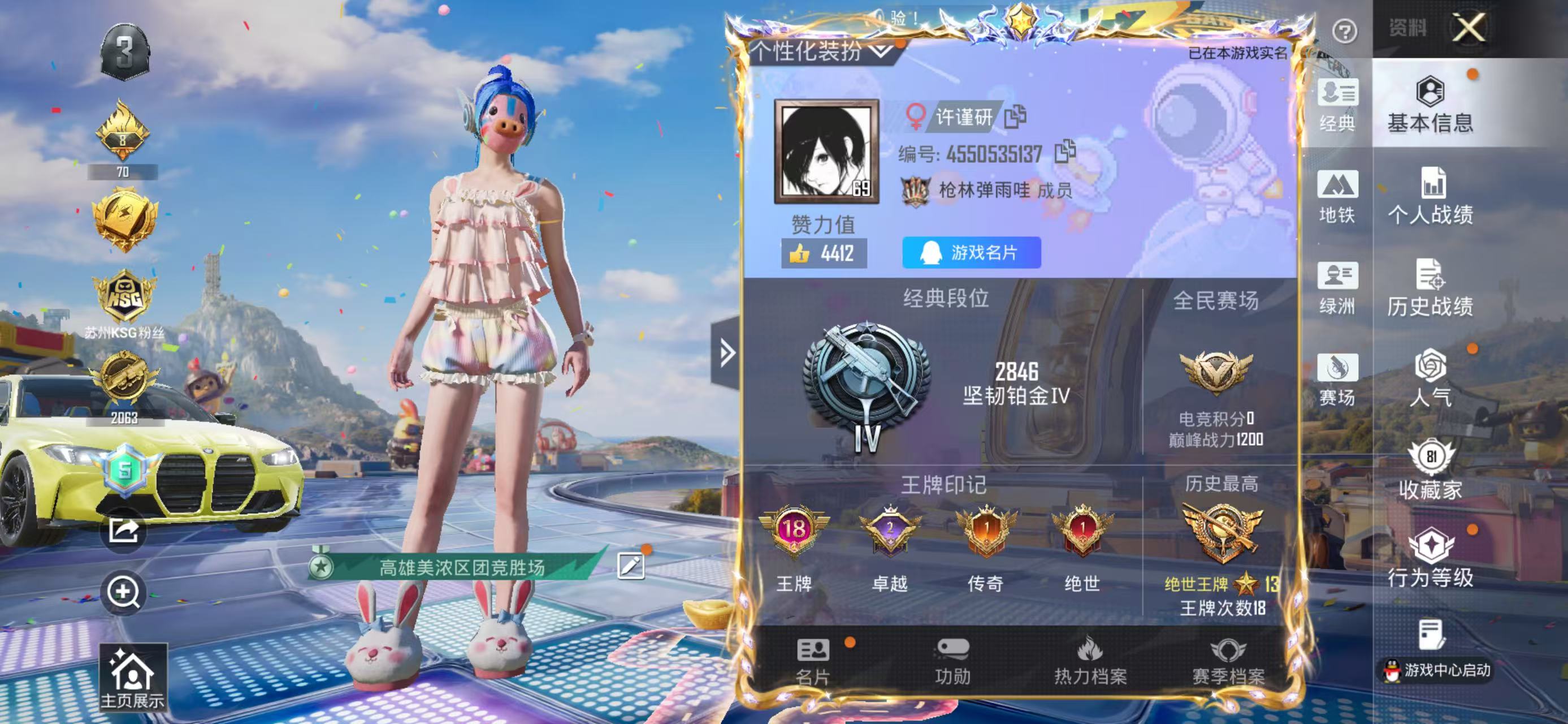Viewport: 1568px width, 724px height.
Task: Open the 游戏名片 game card
Action: (x=971, y=253)
